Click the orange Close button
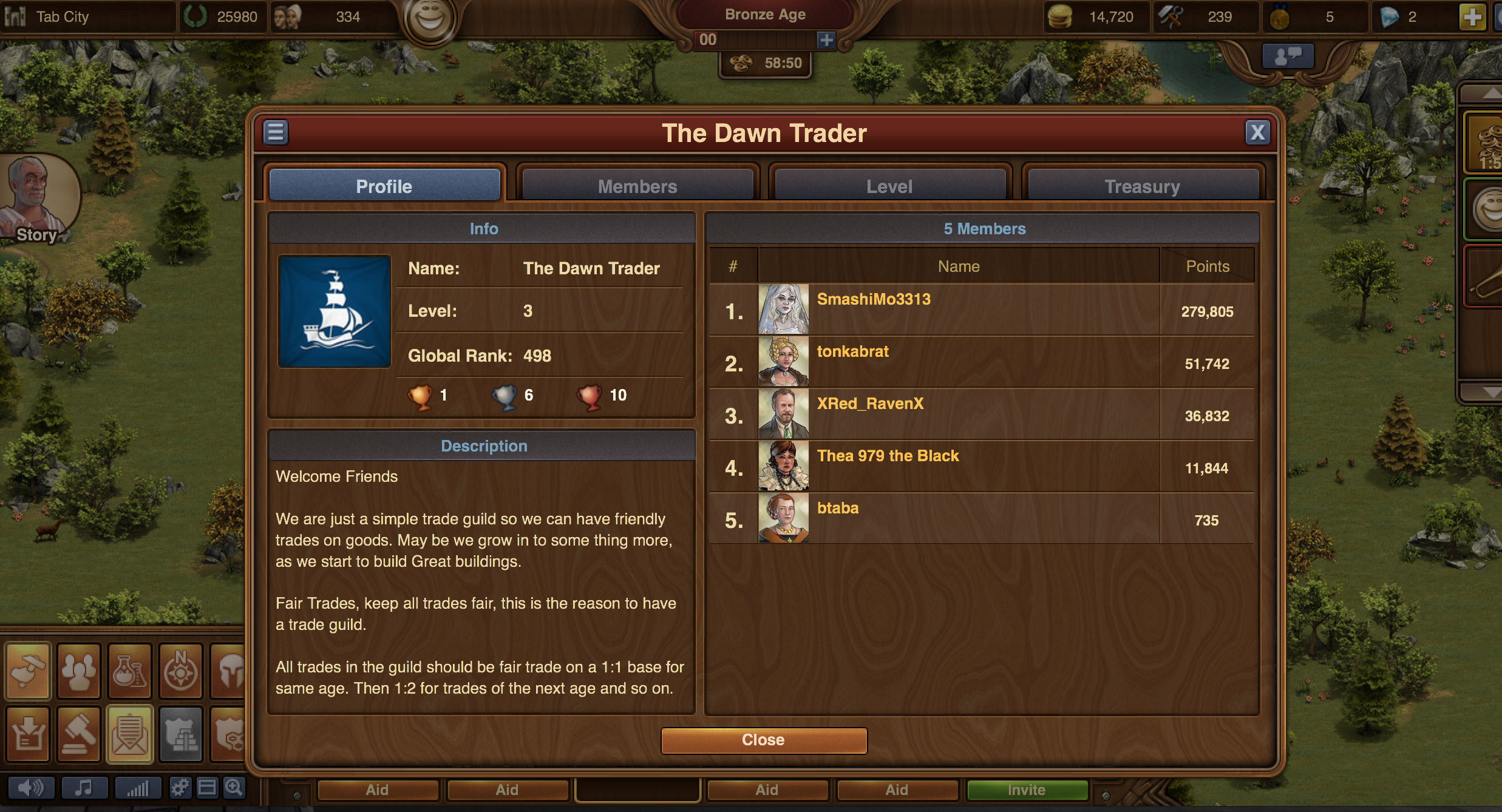This screenshot has height=812, width=1502. [x=763, y=740]
